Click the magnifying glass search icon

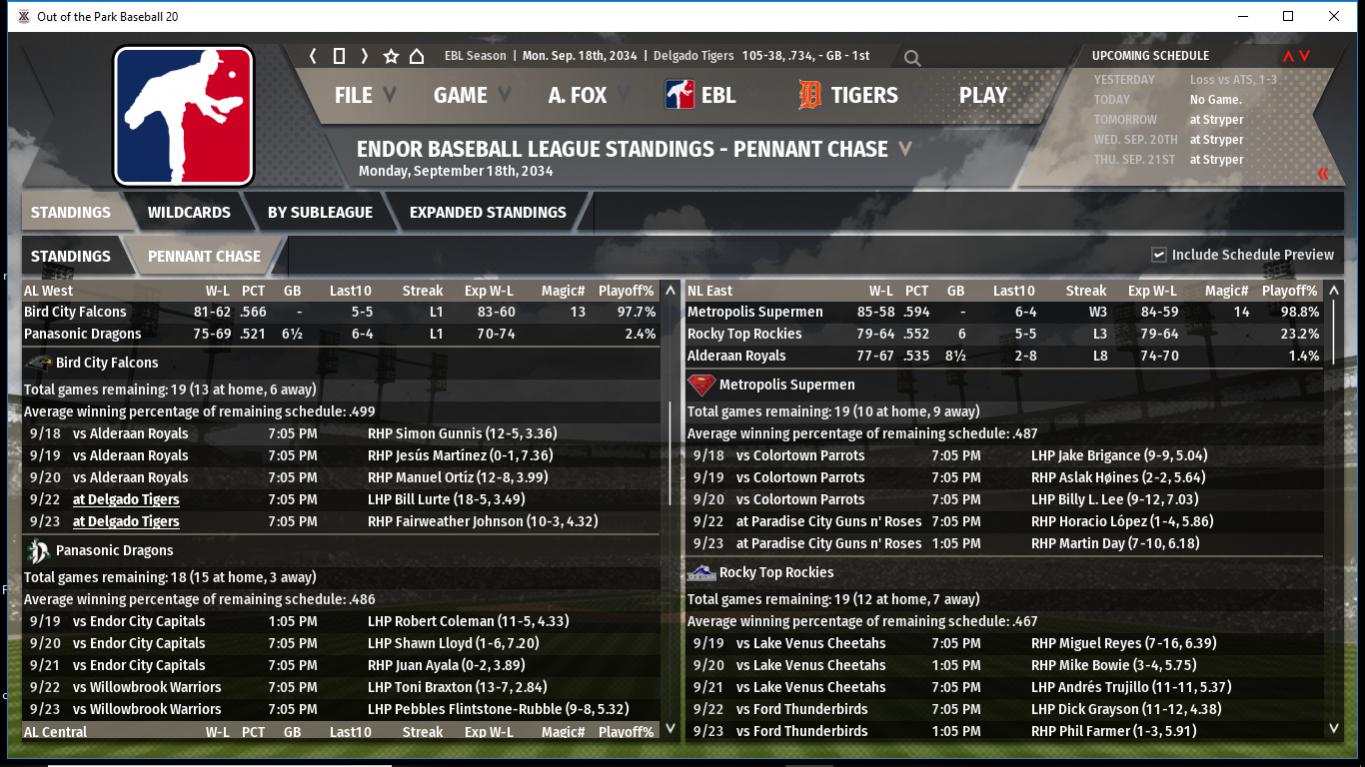coord(912,58)
